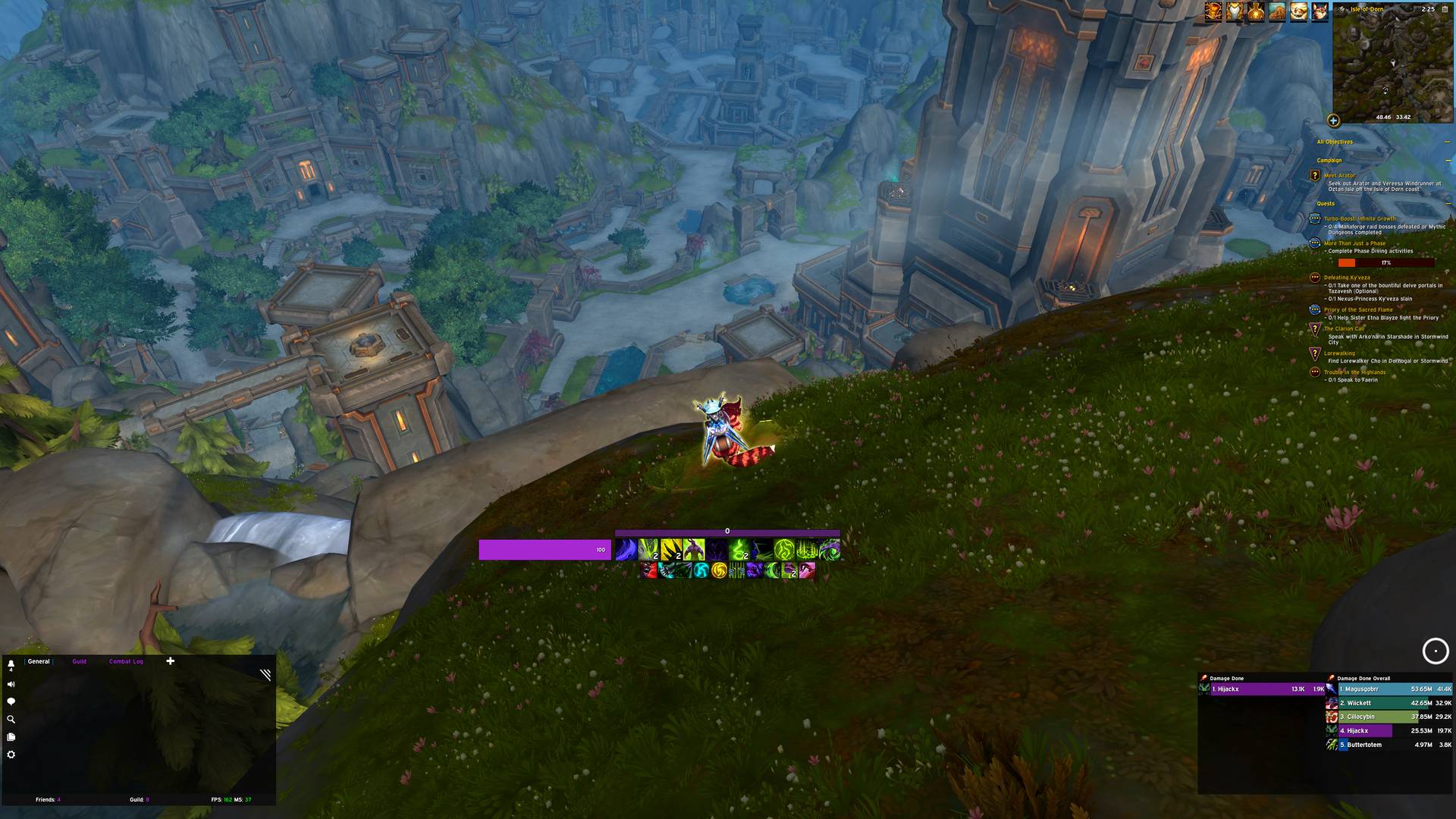Screen dimensions: 1456x819
Task: Open the Combat Log chat tab
Action: (x=126, y=661)
